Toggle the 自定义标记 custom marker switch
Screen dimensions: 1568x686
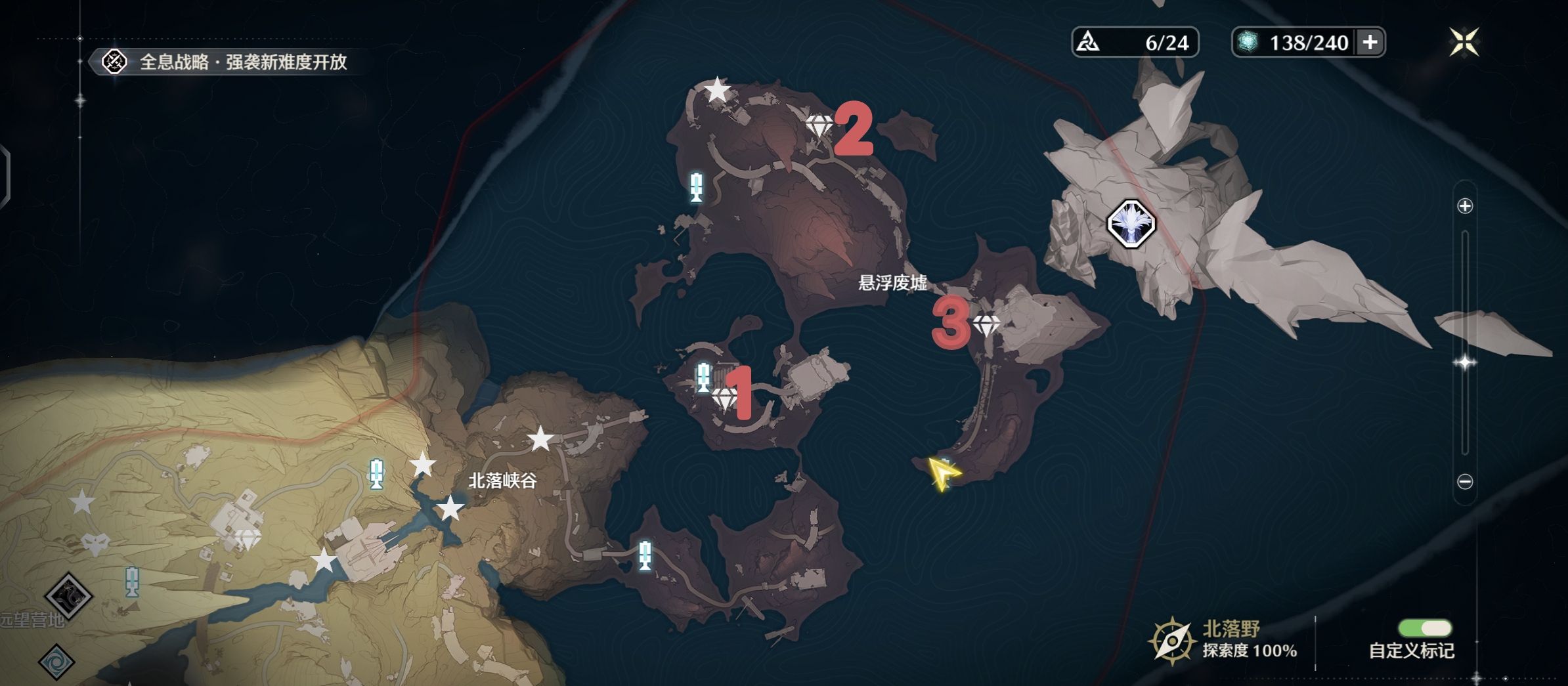1424,629
